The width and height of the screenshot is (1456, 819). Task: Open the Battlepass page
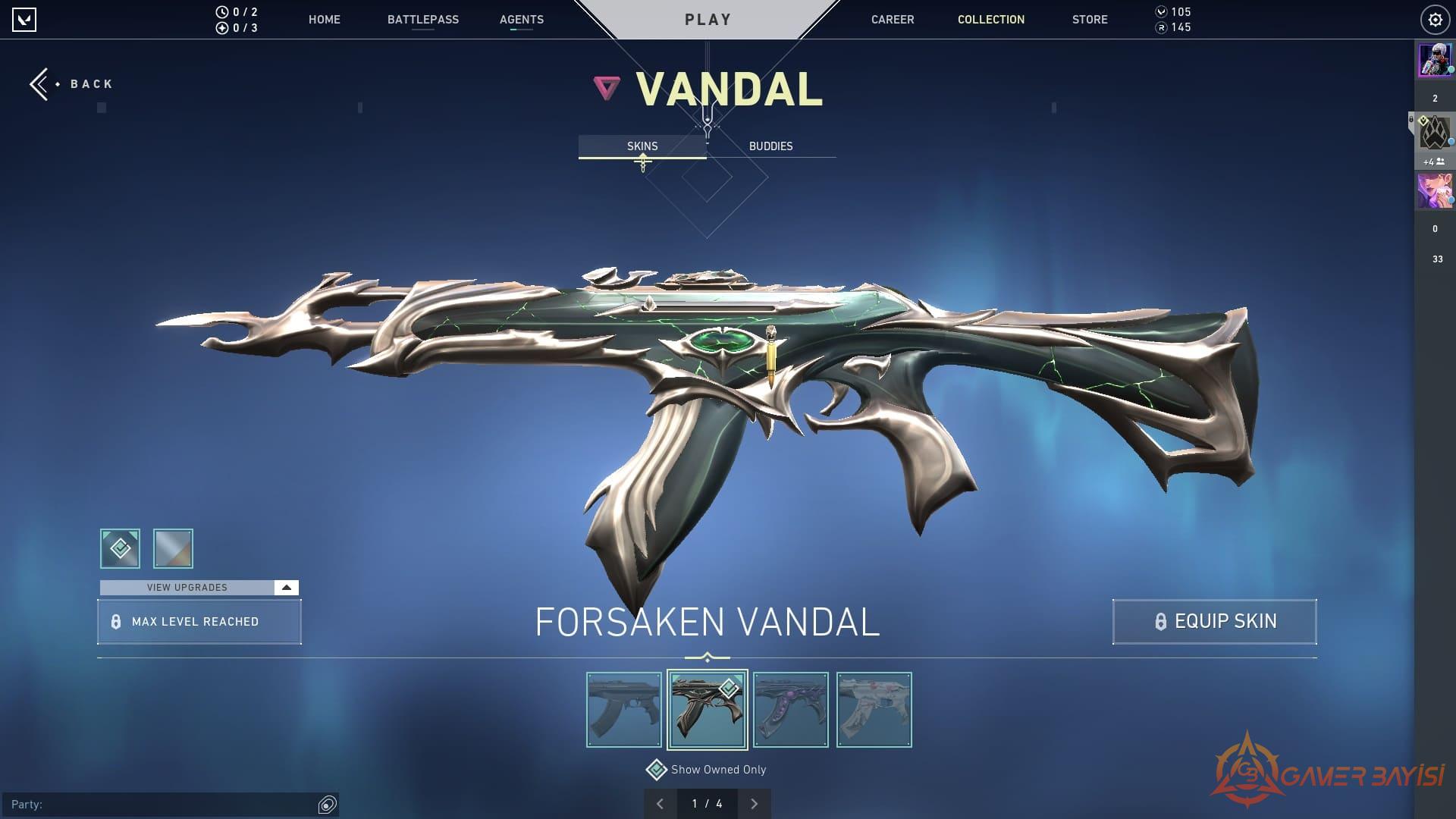(x=422, y=20)
